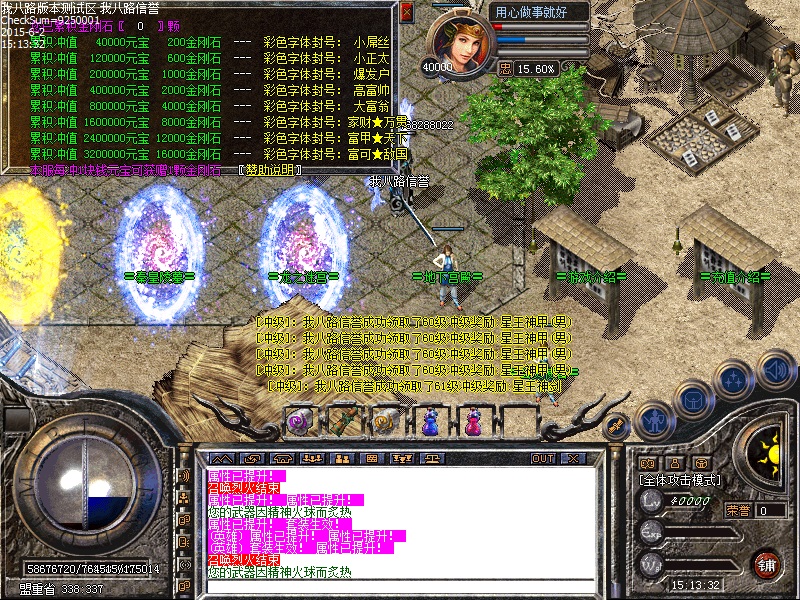800x600 pixels.
Task: Click the Lv level round button
Action: pyautogui.click(x=649, y=503)
